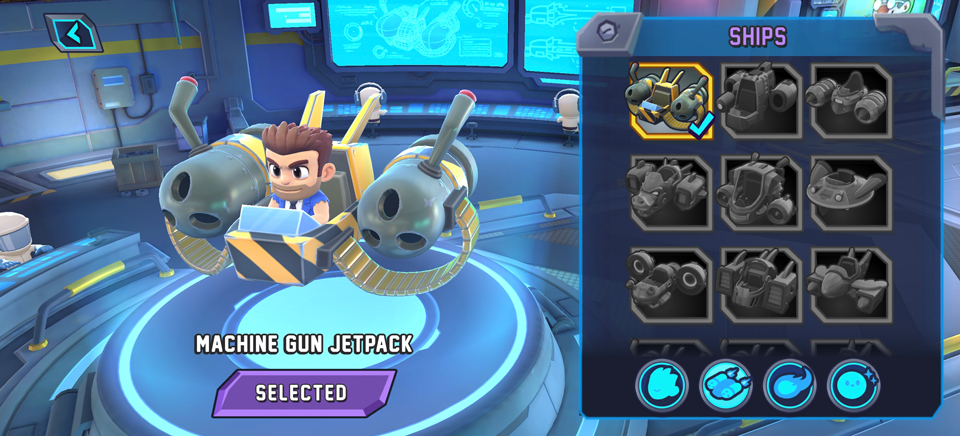Click the hexagon icon on Ships panel
The image size is (960, 436).
click(606, 31)
